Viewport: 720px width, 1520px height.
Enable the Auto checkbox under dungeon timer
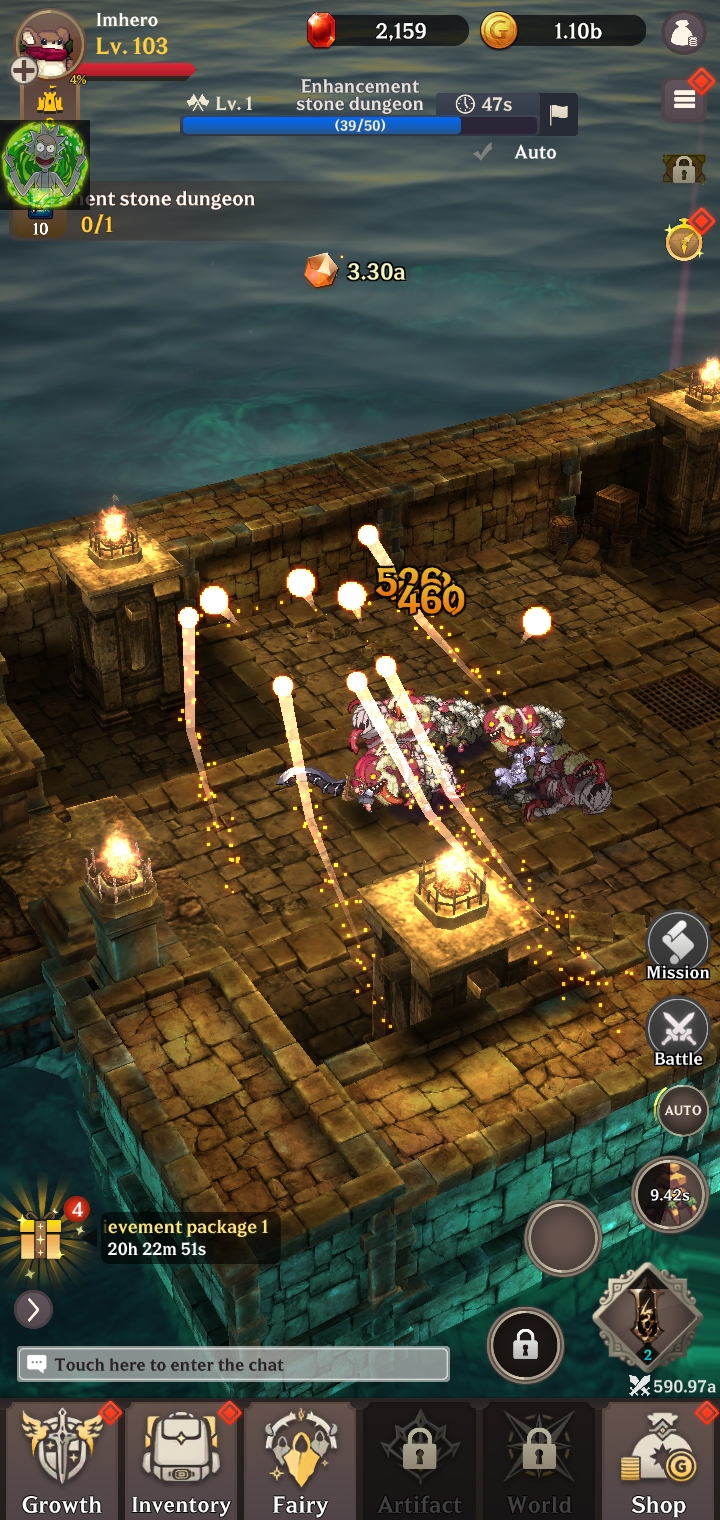click(484, 152)
